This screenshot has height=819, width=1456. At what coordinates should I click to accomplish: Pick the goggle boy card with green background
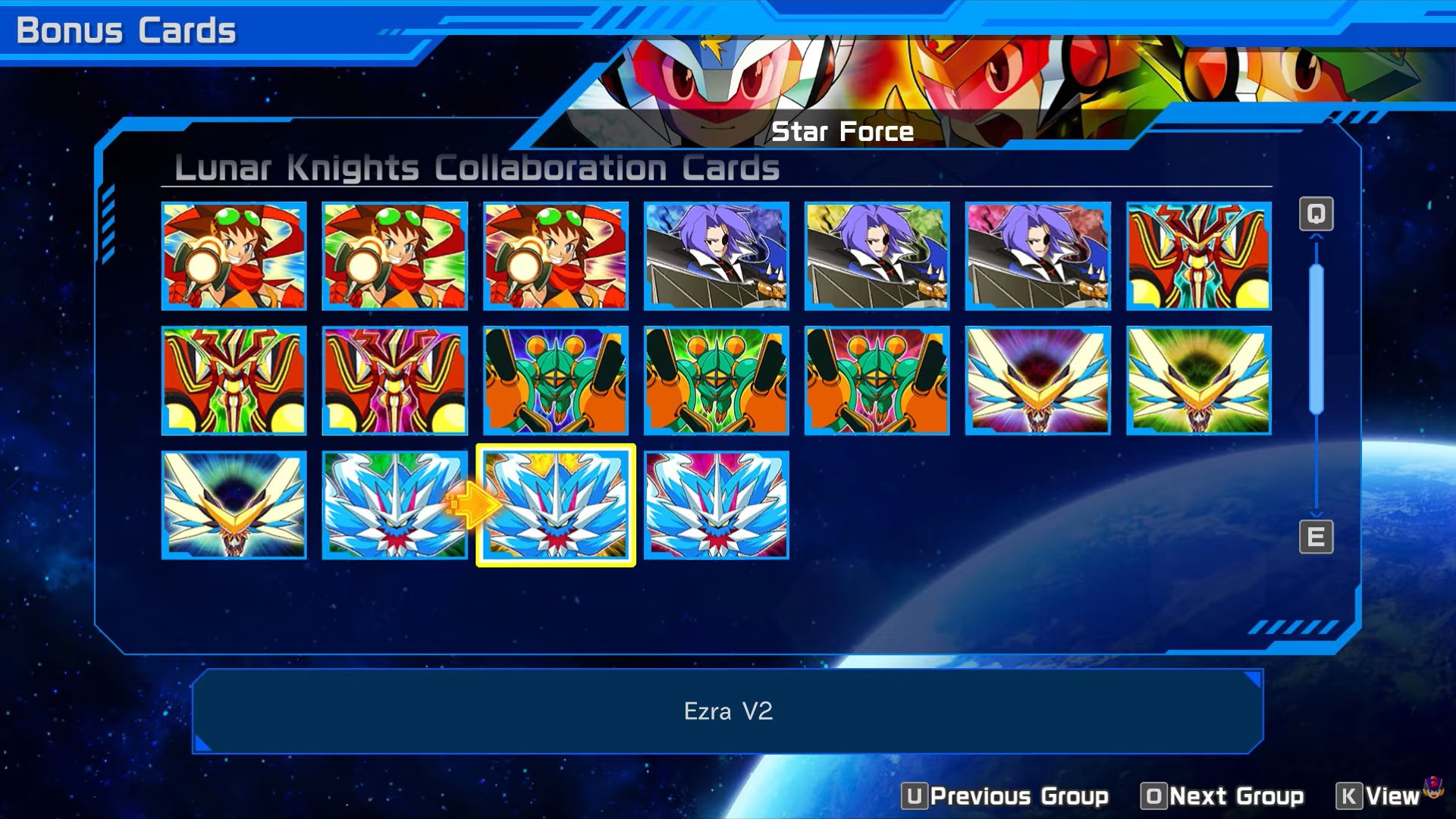click(395, 256)
